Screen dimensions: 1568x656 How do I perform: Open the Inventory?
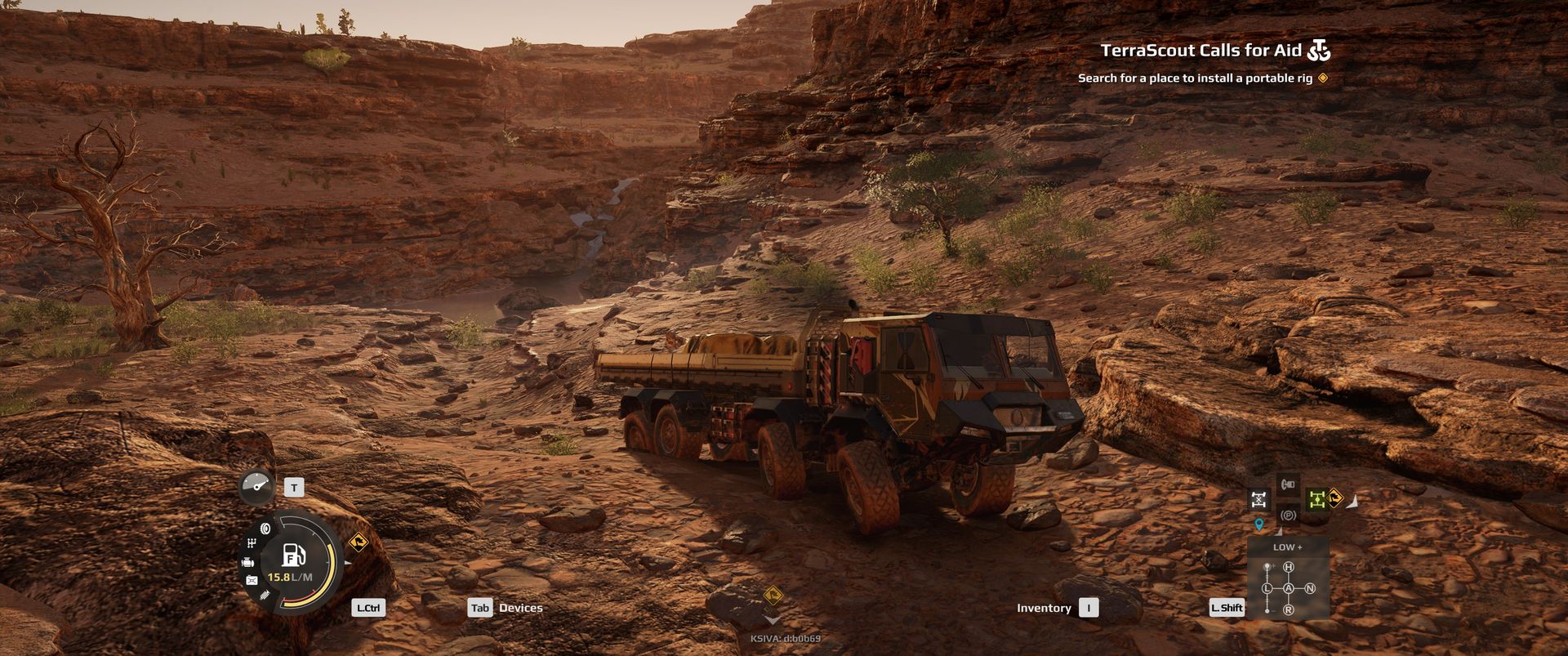pyautogui.click(x=1044, y=608)
